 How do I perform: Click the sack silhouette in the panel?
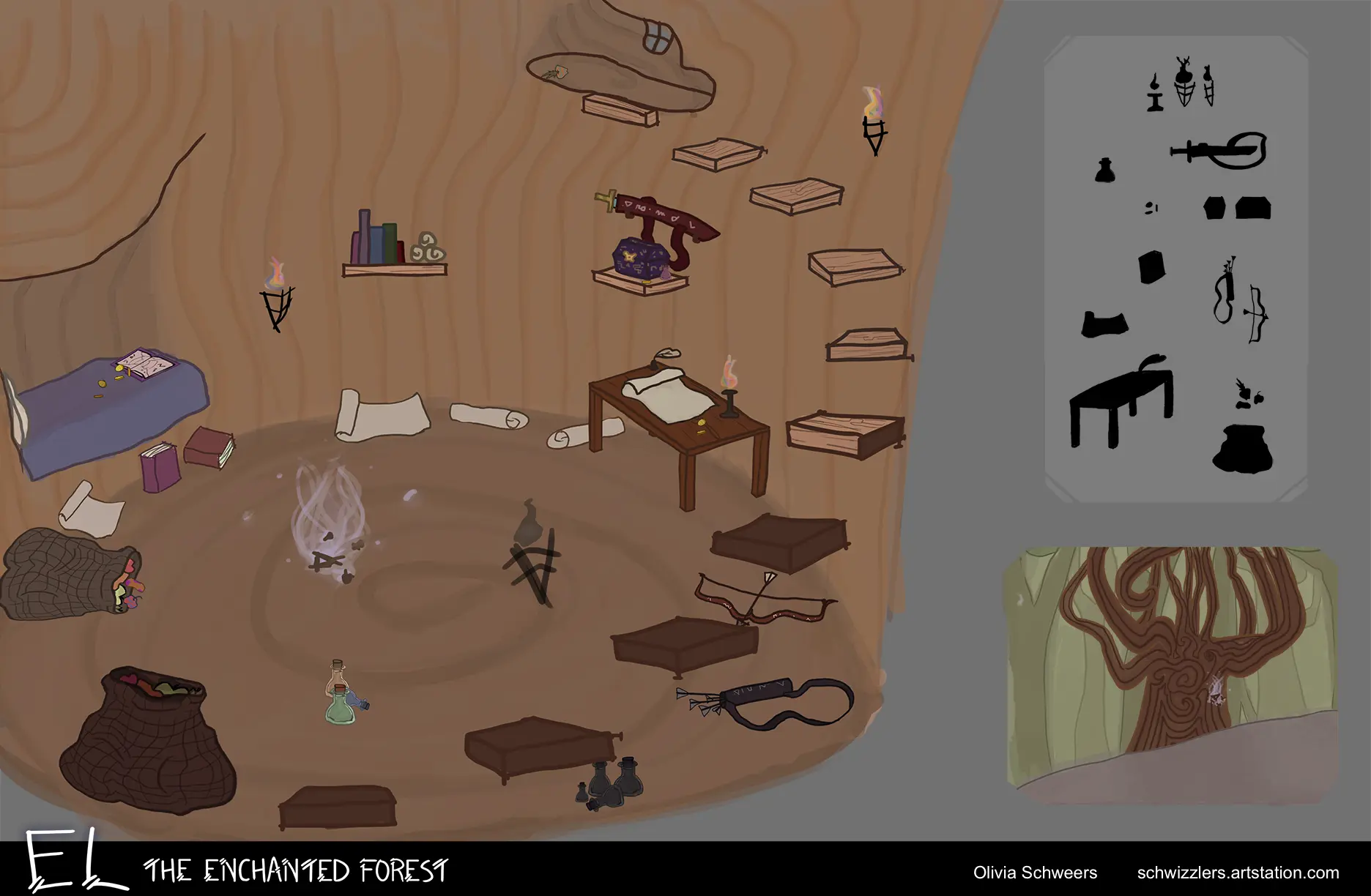tap(1243, 448)
